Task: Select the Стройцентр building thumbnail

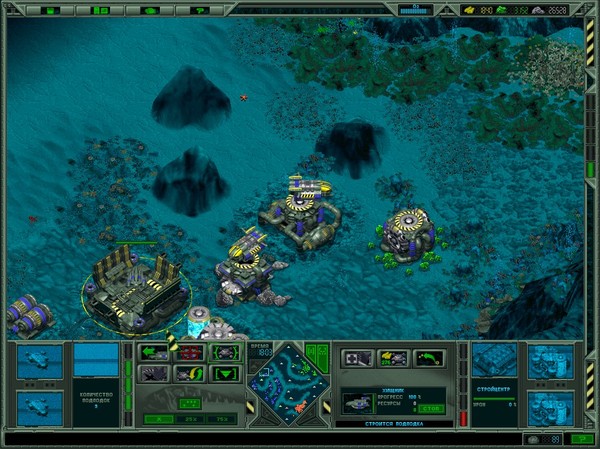Action: (492, 360)
